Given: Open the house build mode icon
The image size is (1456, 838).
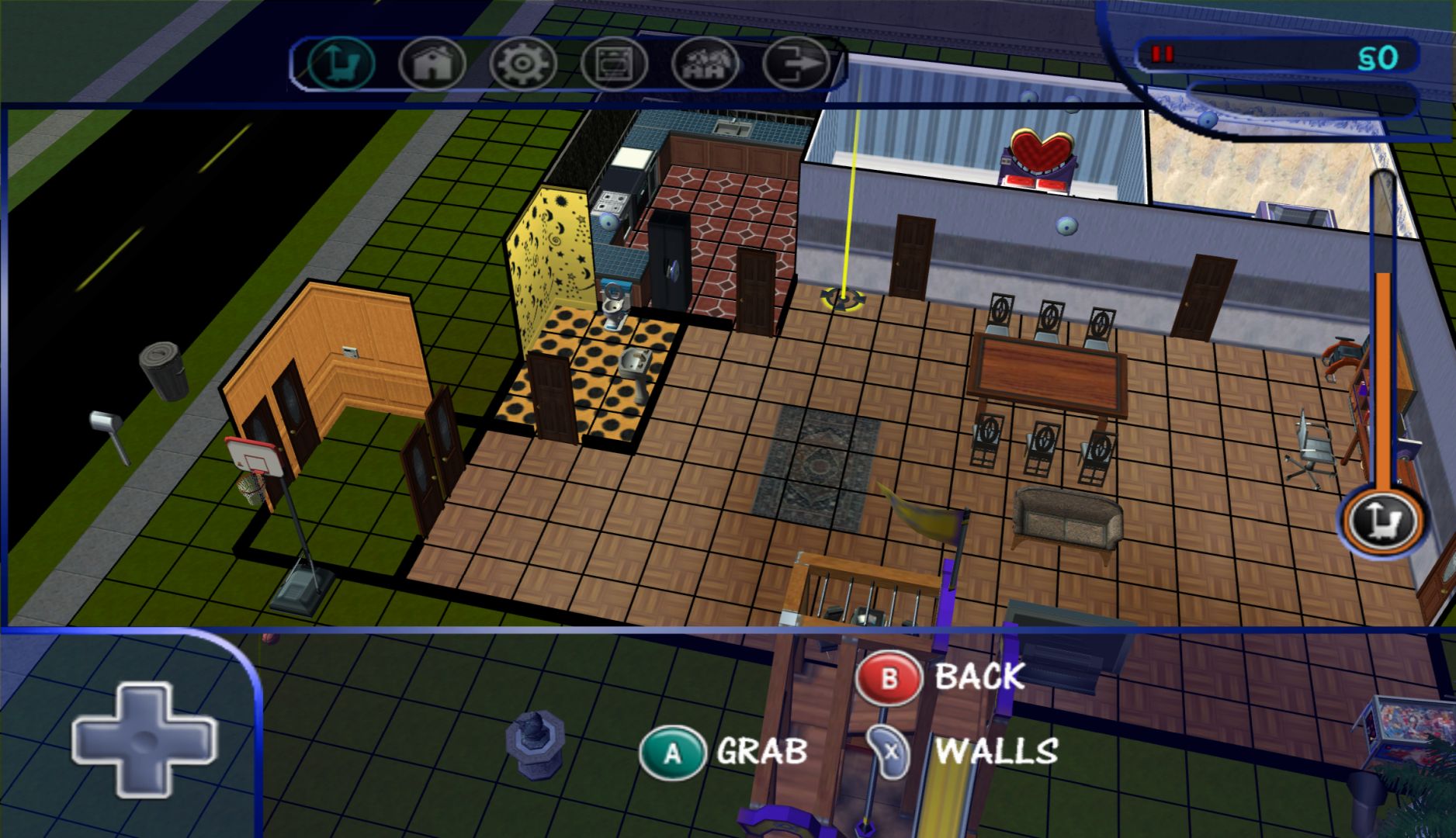Looking at the screenshot, I should coord(432,64).
